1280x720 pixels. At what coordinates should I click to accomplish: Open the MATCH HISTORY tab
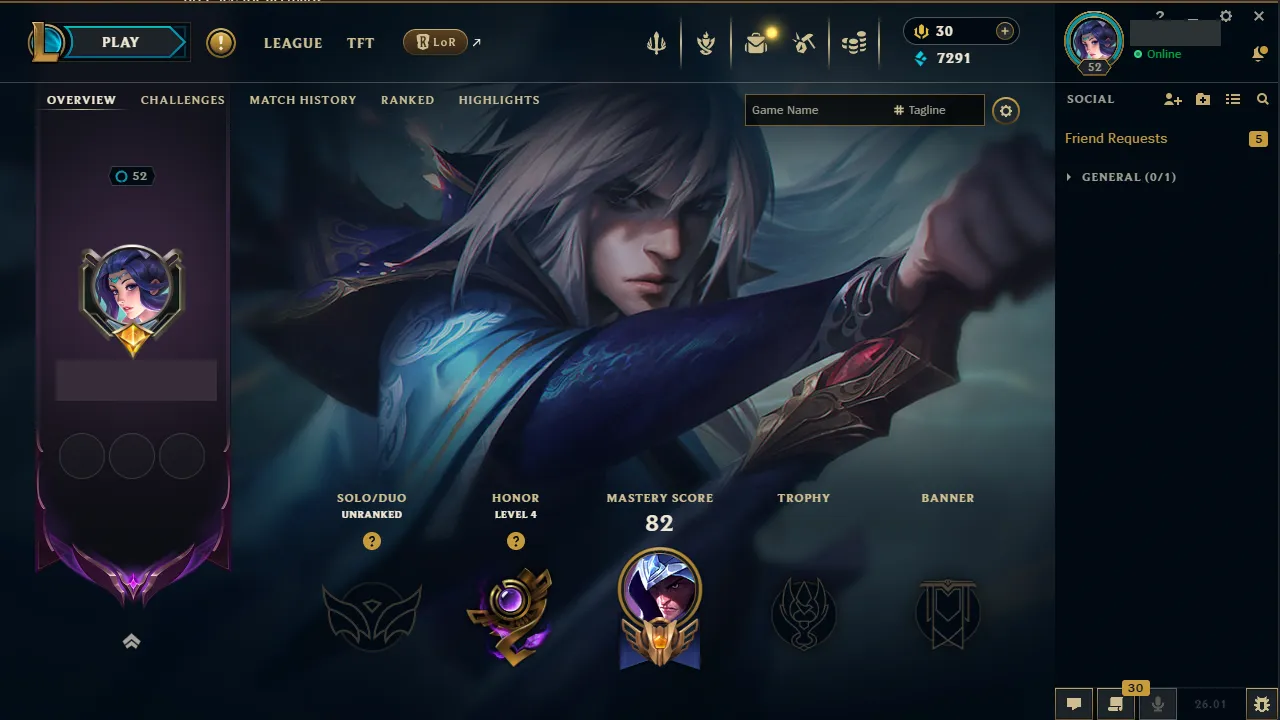[x=303, y=100]
